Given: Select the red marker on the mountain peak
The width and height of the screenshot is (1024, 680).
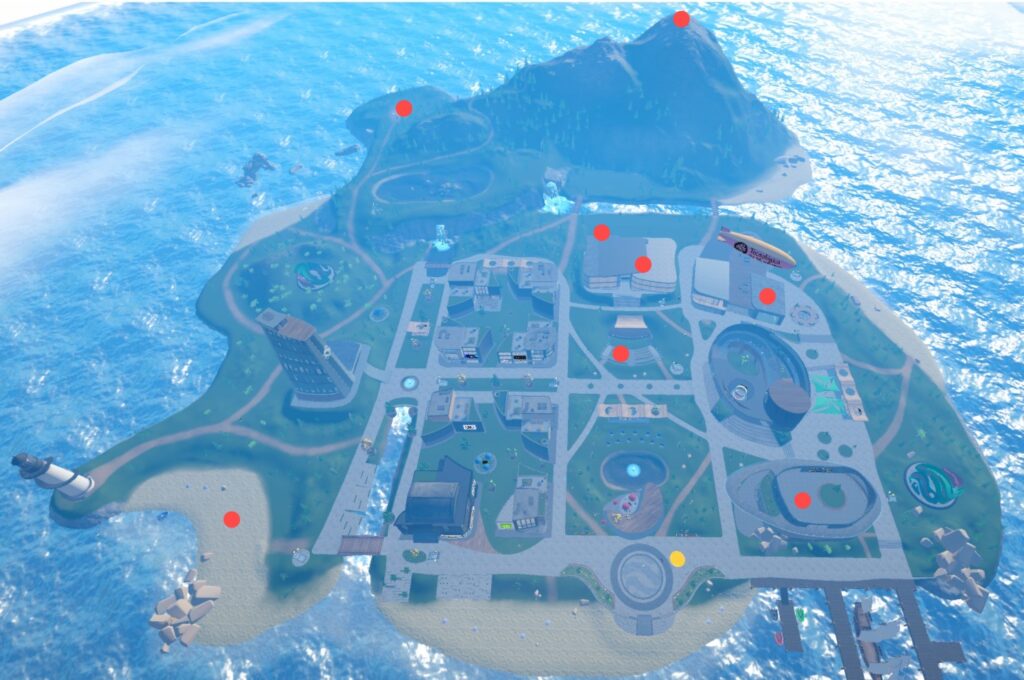Looking at the screenshot, I should (x=681, y=19).
